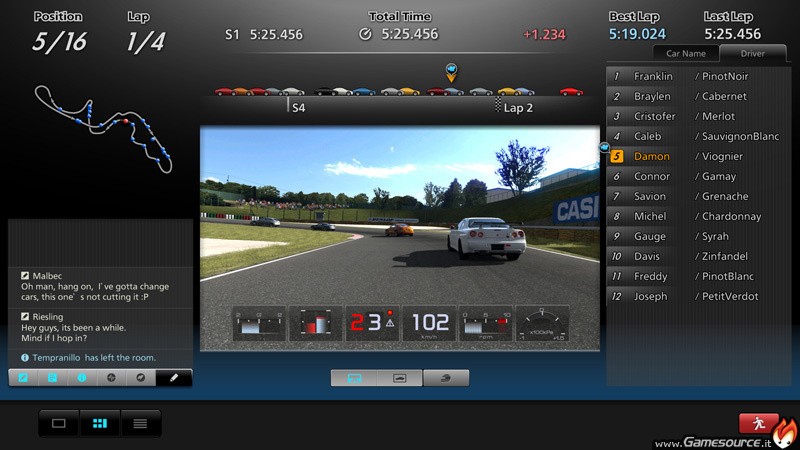Select the car view button below the video

click(400, 378)
